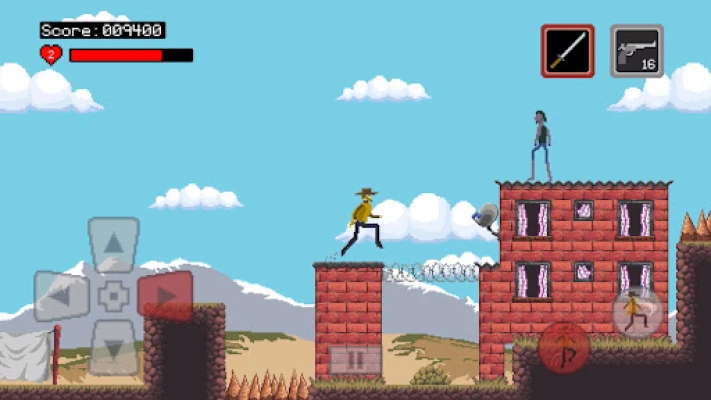Screen dimensions: 711x400
Task: Tap the running figure jump button
Action: [637, 313]
